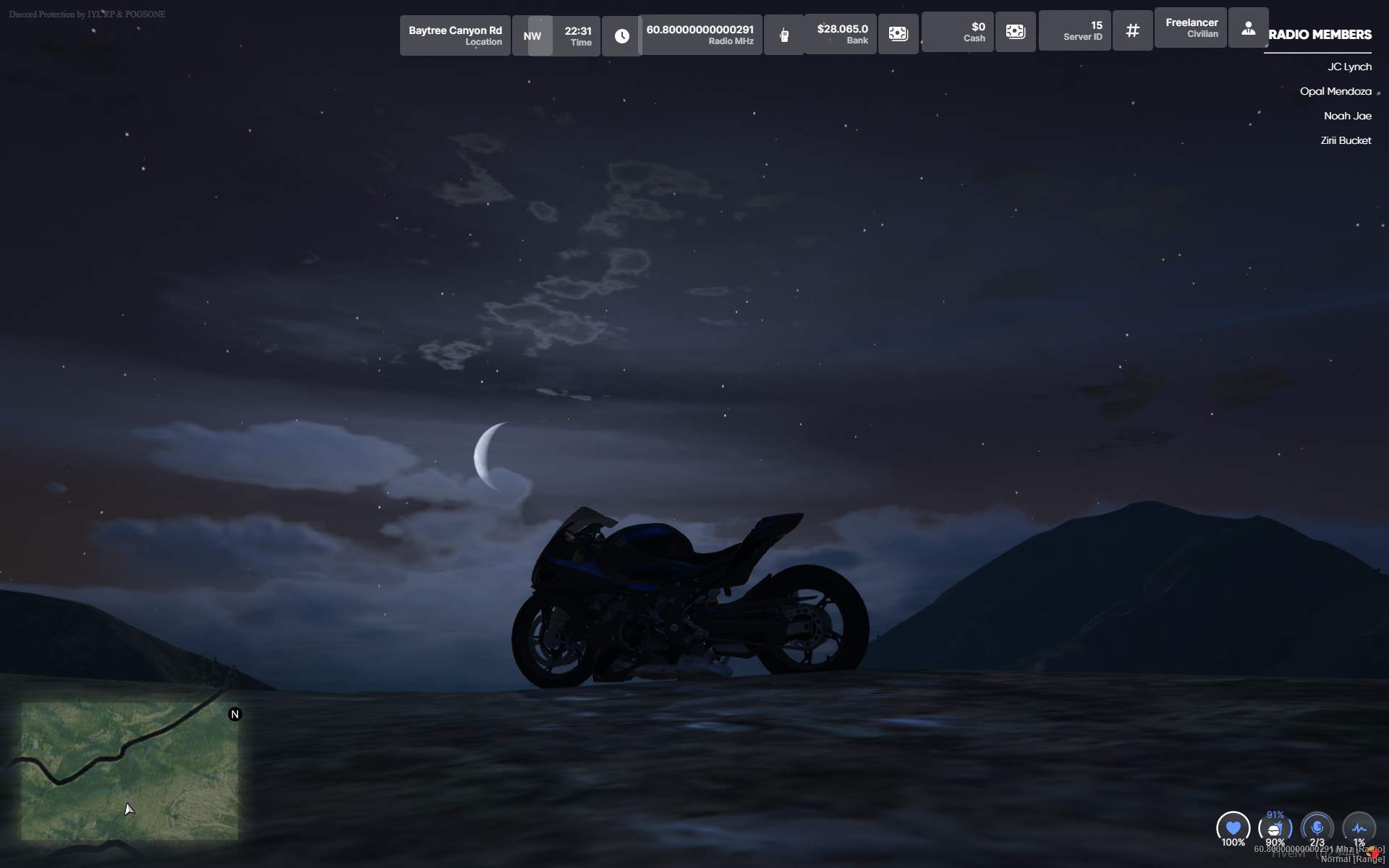1389x868 pixels.
Task: Click the money icon beside Cash amount
Action: pos(1015,32)
